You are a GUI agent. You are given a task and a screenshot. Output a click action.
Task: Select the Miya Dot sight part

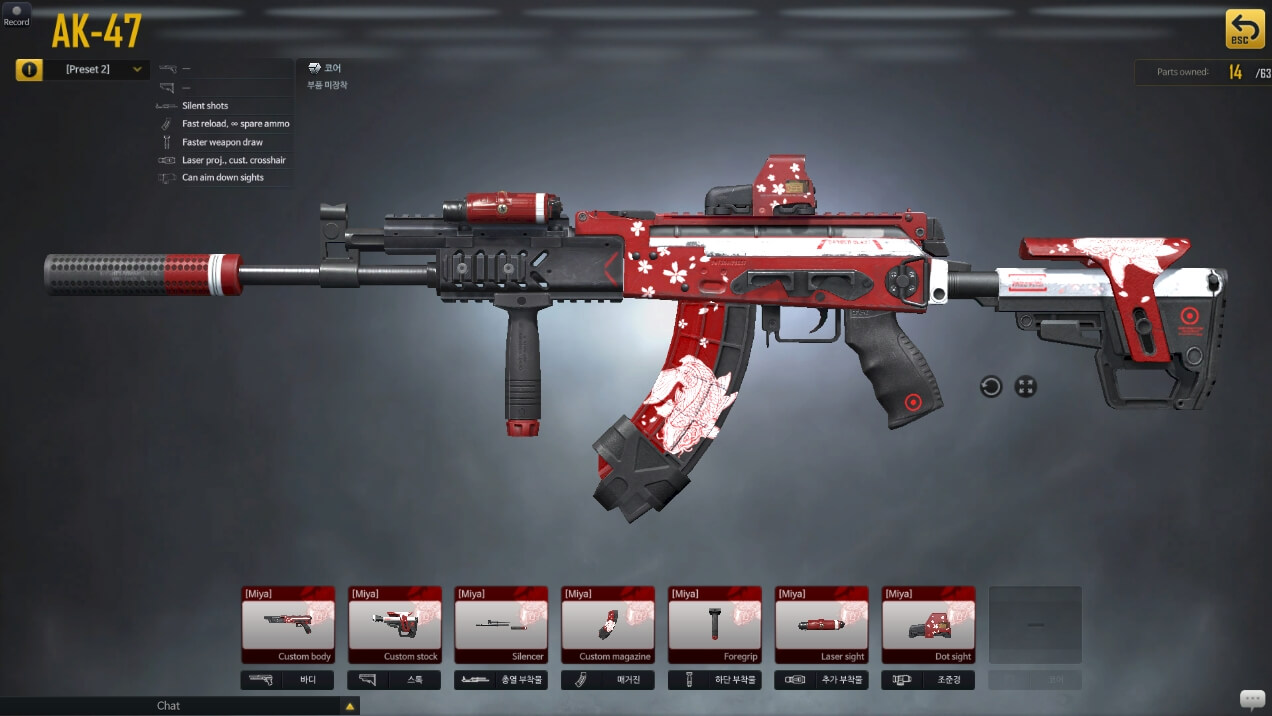[928, 624]
